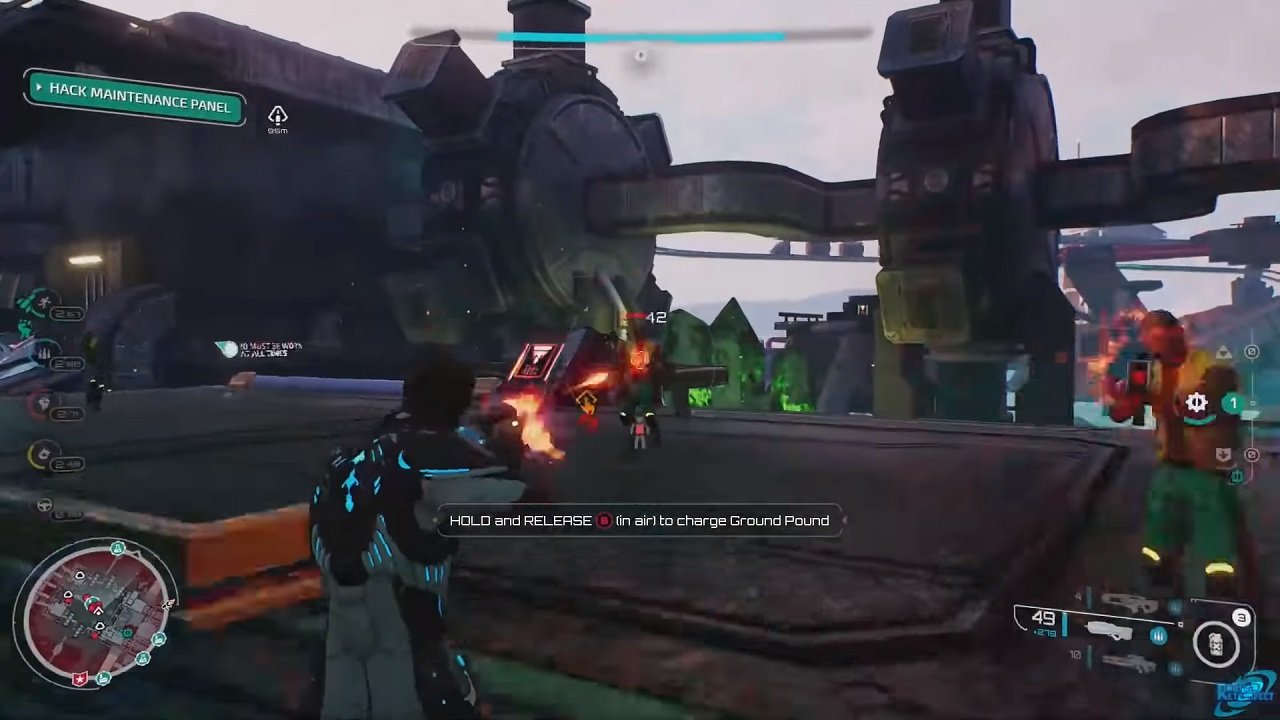This screenshot has width=1280, height=720.
Task: Click the assault rifle weapon icon
Action: [1128, 603]
